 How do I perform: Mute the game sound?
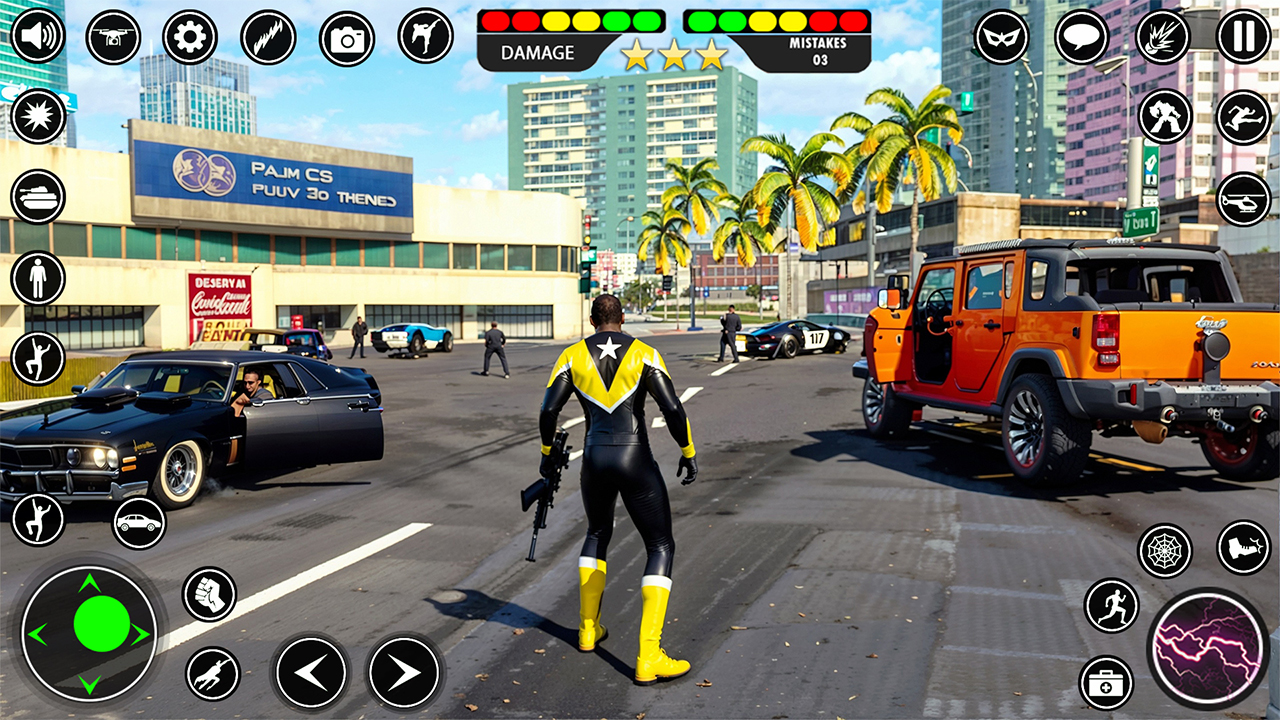pos(37,38)
